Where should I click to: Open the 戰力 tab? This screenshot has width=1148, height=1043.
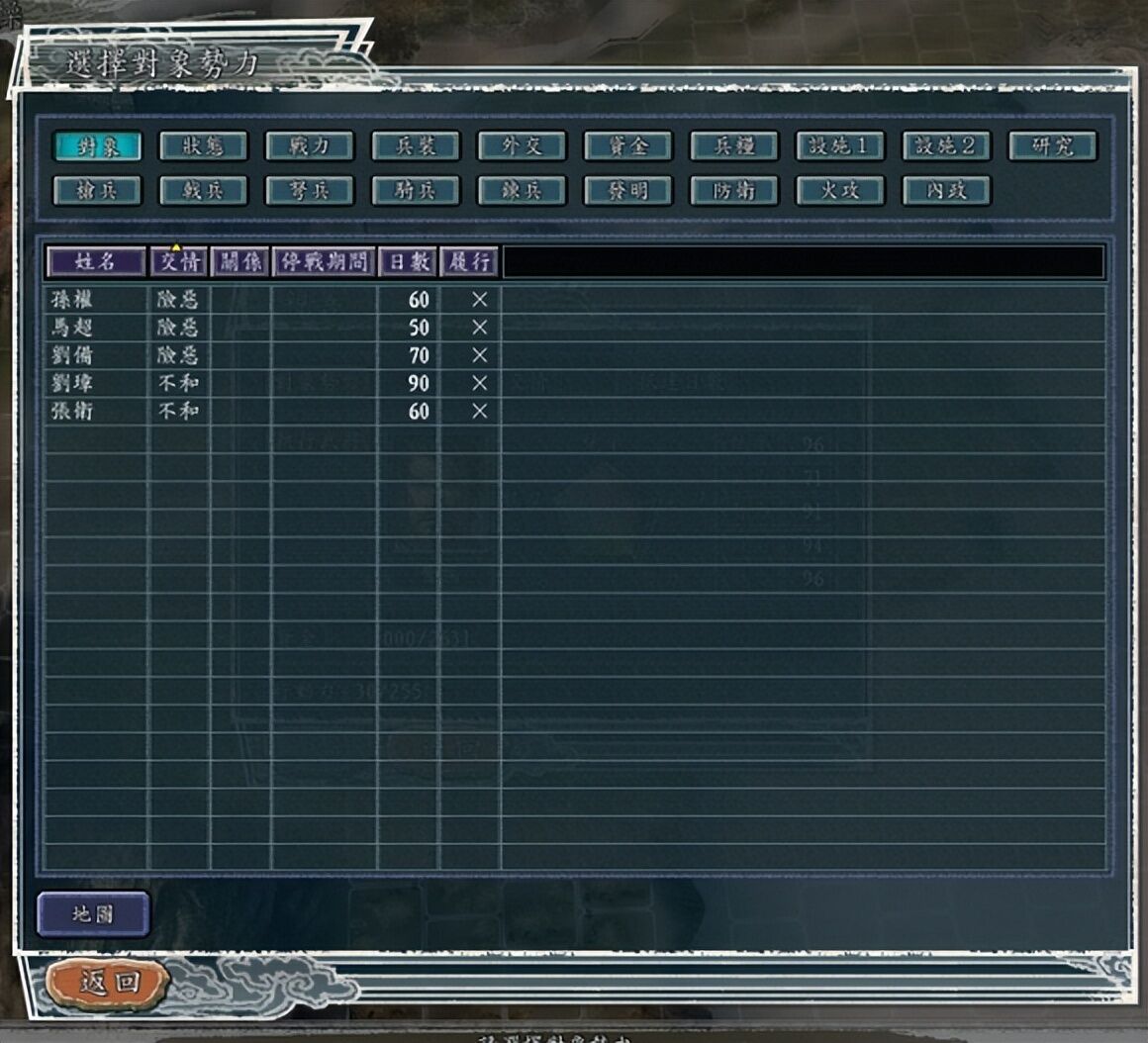309,146
